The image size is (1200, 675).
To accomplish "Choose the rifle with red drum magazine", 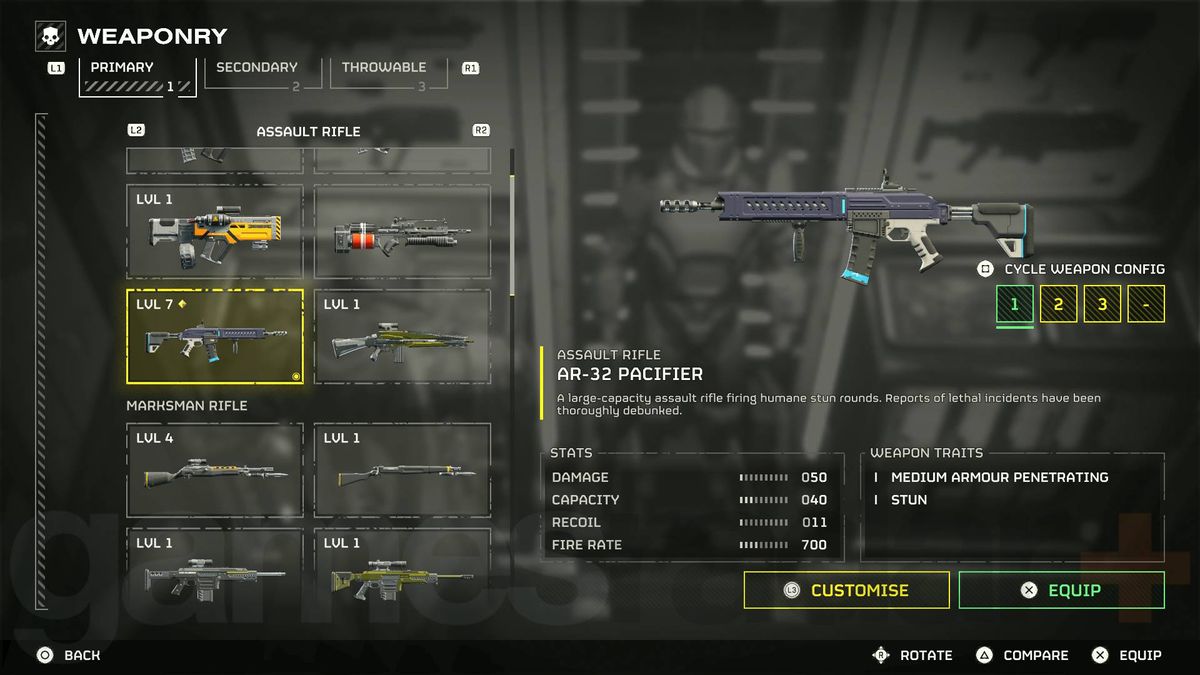I will (403, 232).
